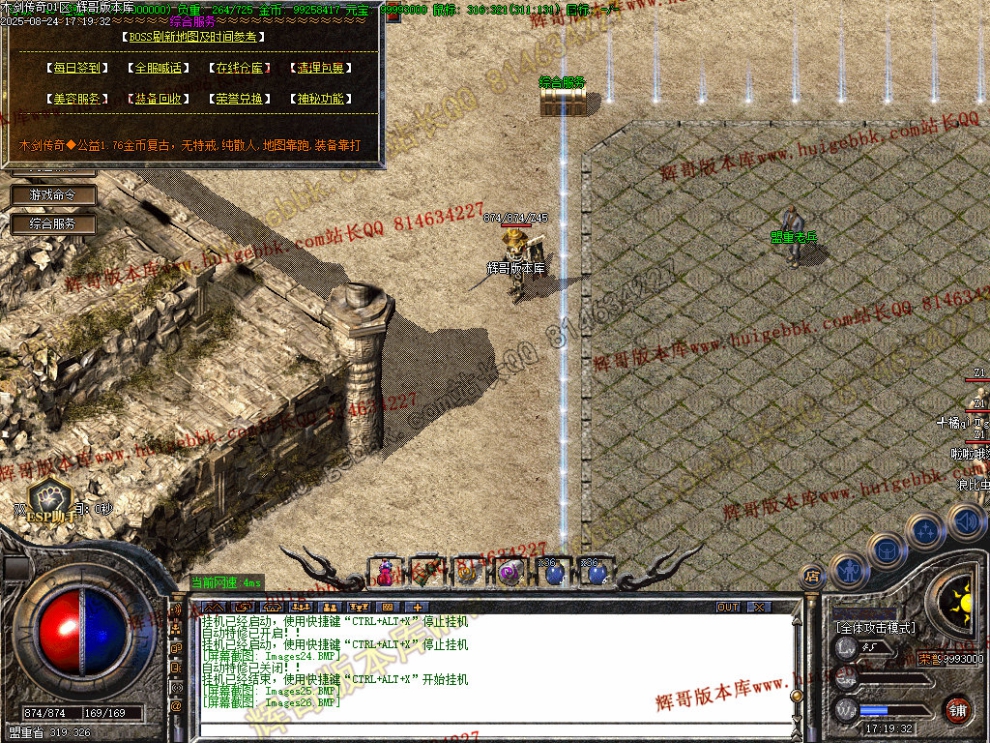This screenshot has width=990, height=743.
Task: Click the red 铺 stall button
Action: tap(958, 709)
